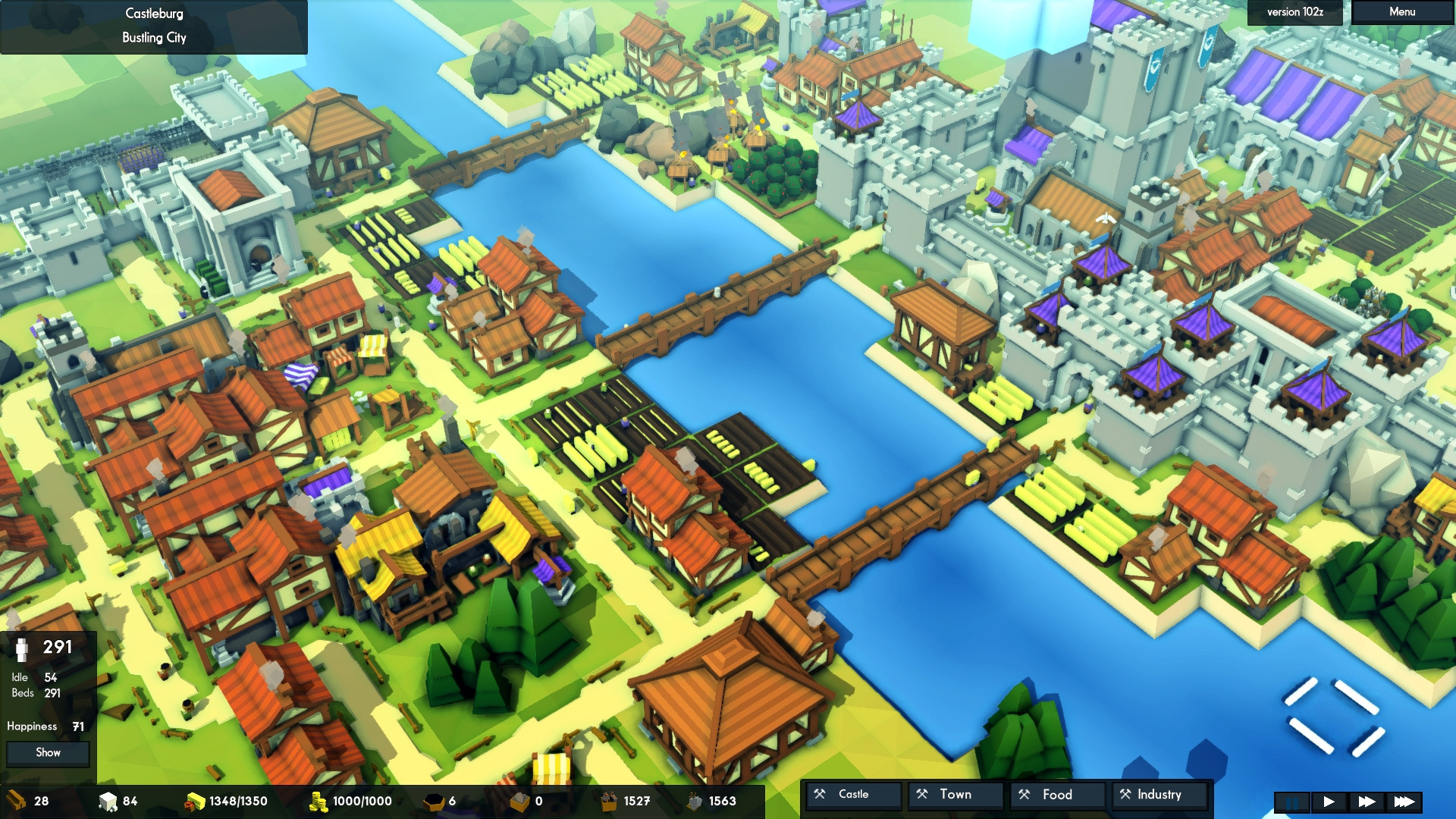Click the wood resource icon
Screen dimensions: 1456x819
pyautogui.click(x=14, y=800)
